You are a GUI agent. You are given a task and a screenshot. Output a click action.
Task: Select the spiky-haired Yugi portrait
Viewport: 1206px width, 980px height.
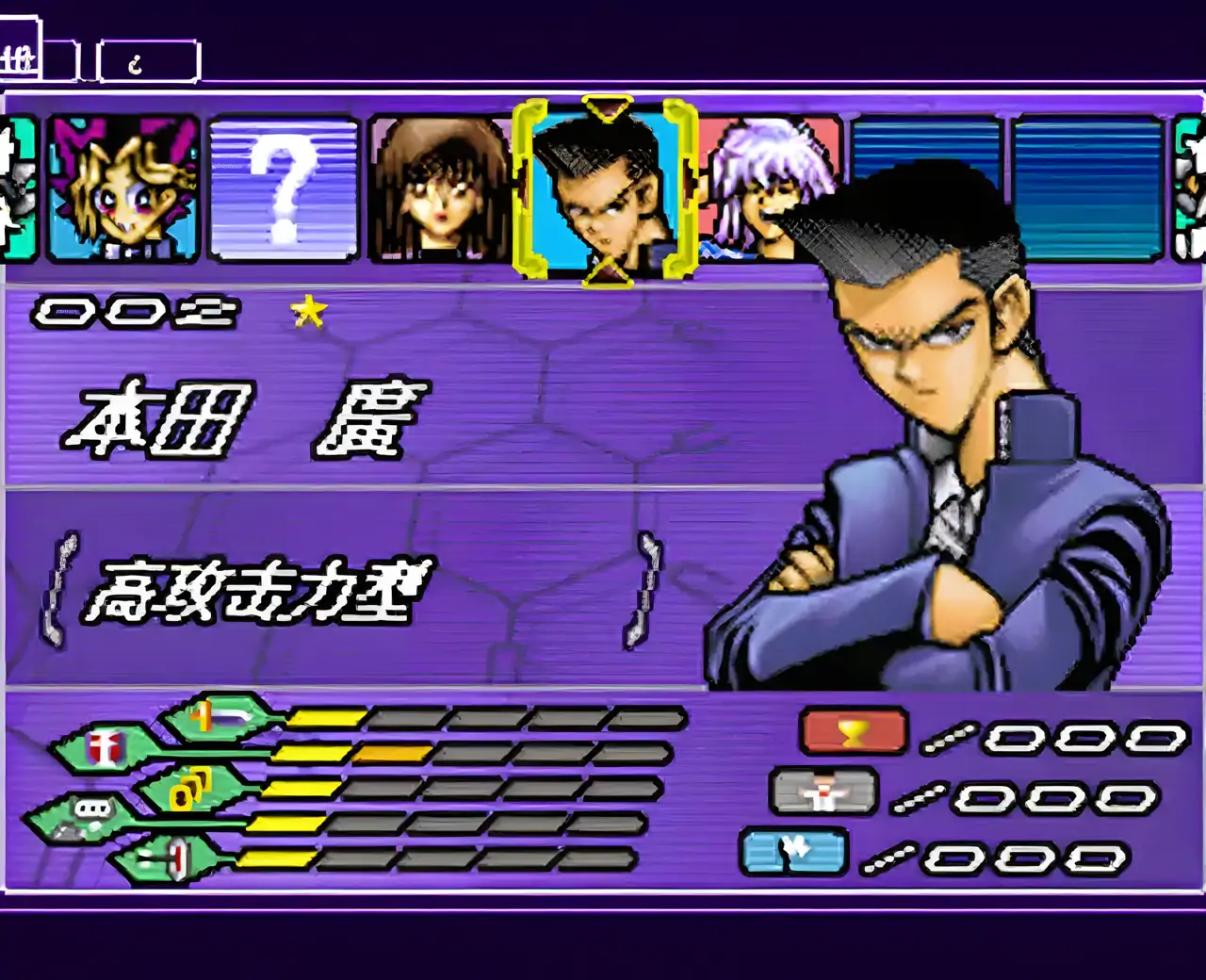click(123, 188)
